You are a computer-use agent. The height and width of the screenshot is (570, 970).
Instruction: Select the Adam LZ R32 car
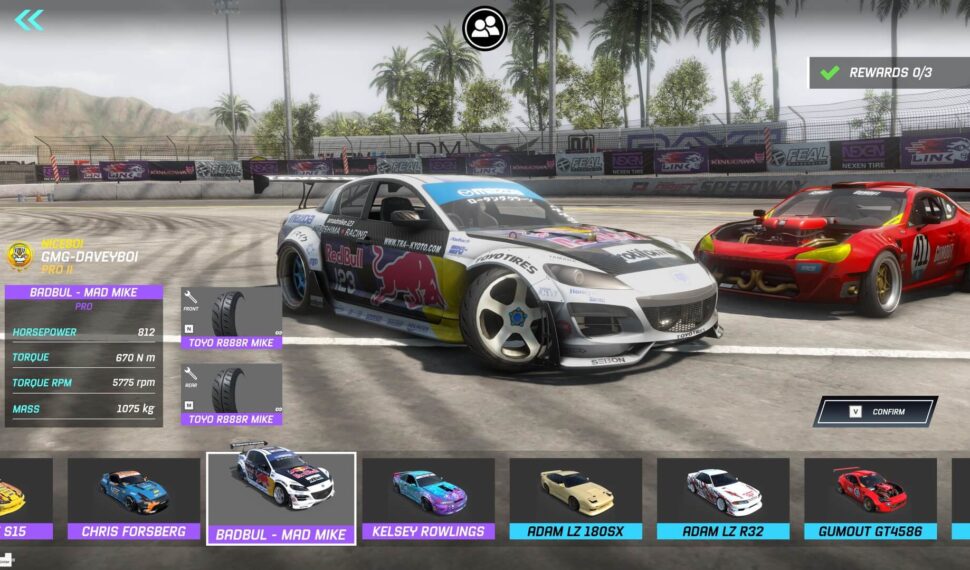(722, 499)
